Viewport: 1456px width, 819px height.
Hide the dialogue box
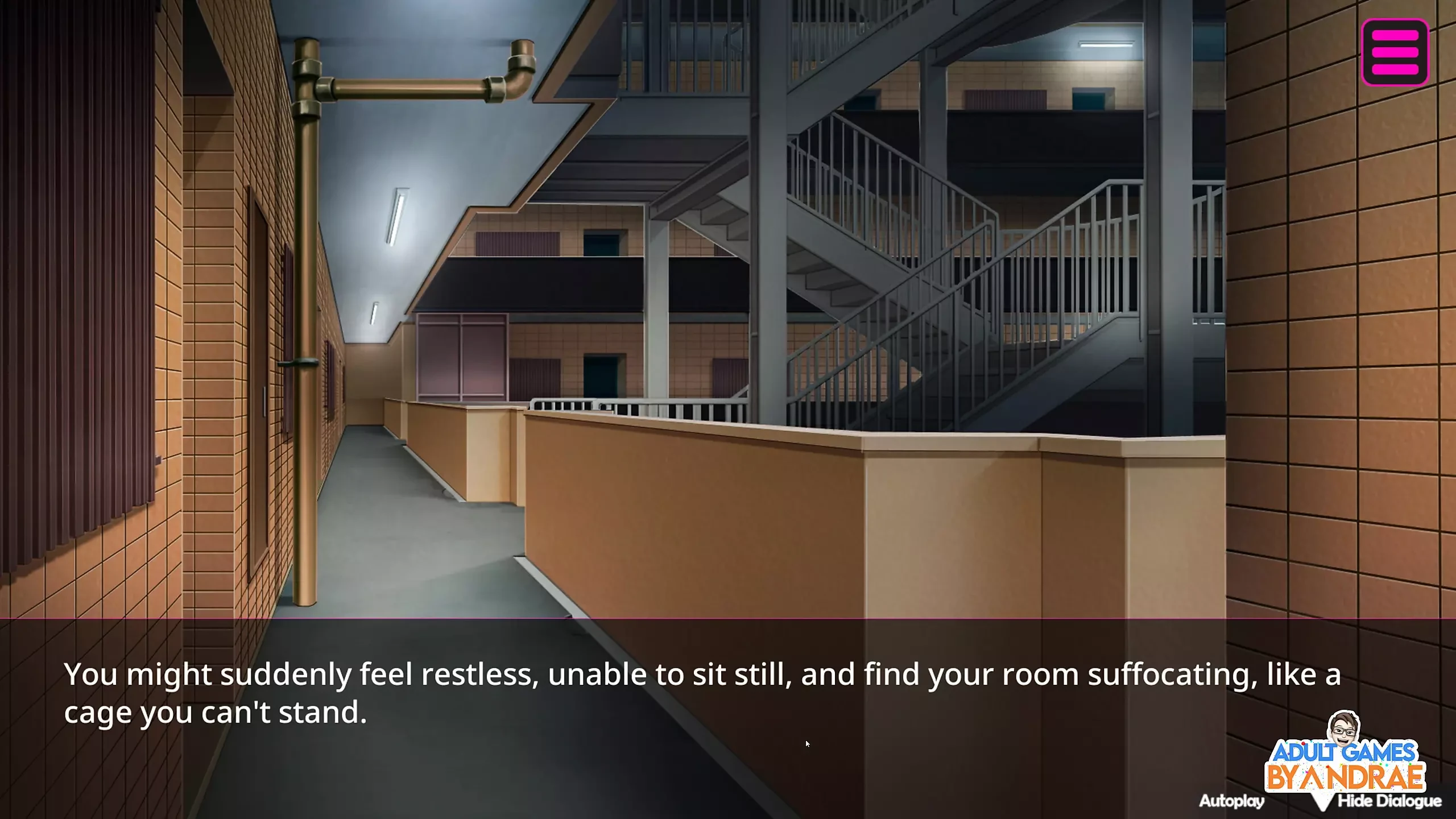1389,801
